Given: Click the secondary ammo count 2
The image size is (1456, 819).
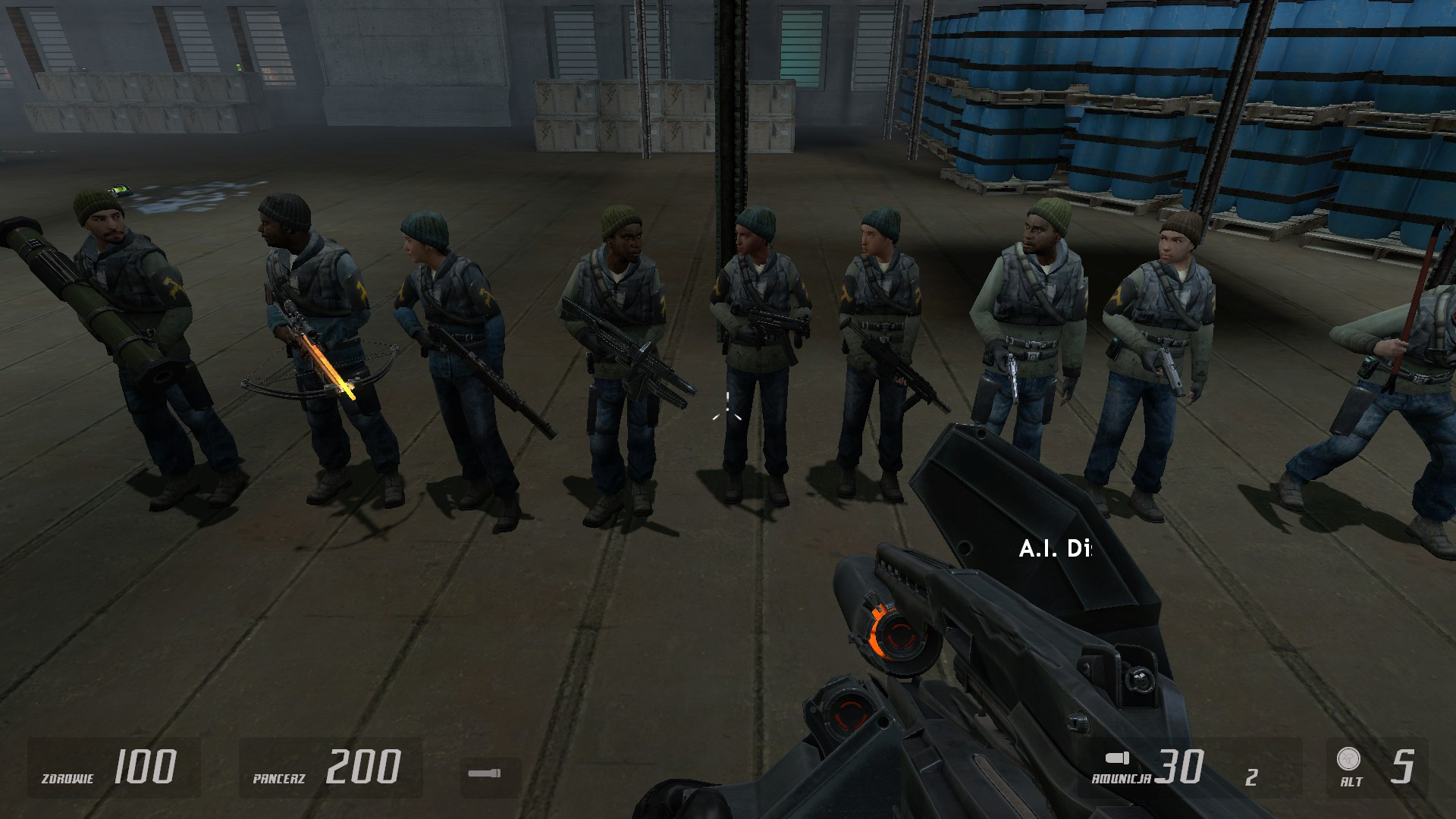Looking at the screenshot, I should click(1250, 777).
